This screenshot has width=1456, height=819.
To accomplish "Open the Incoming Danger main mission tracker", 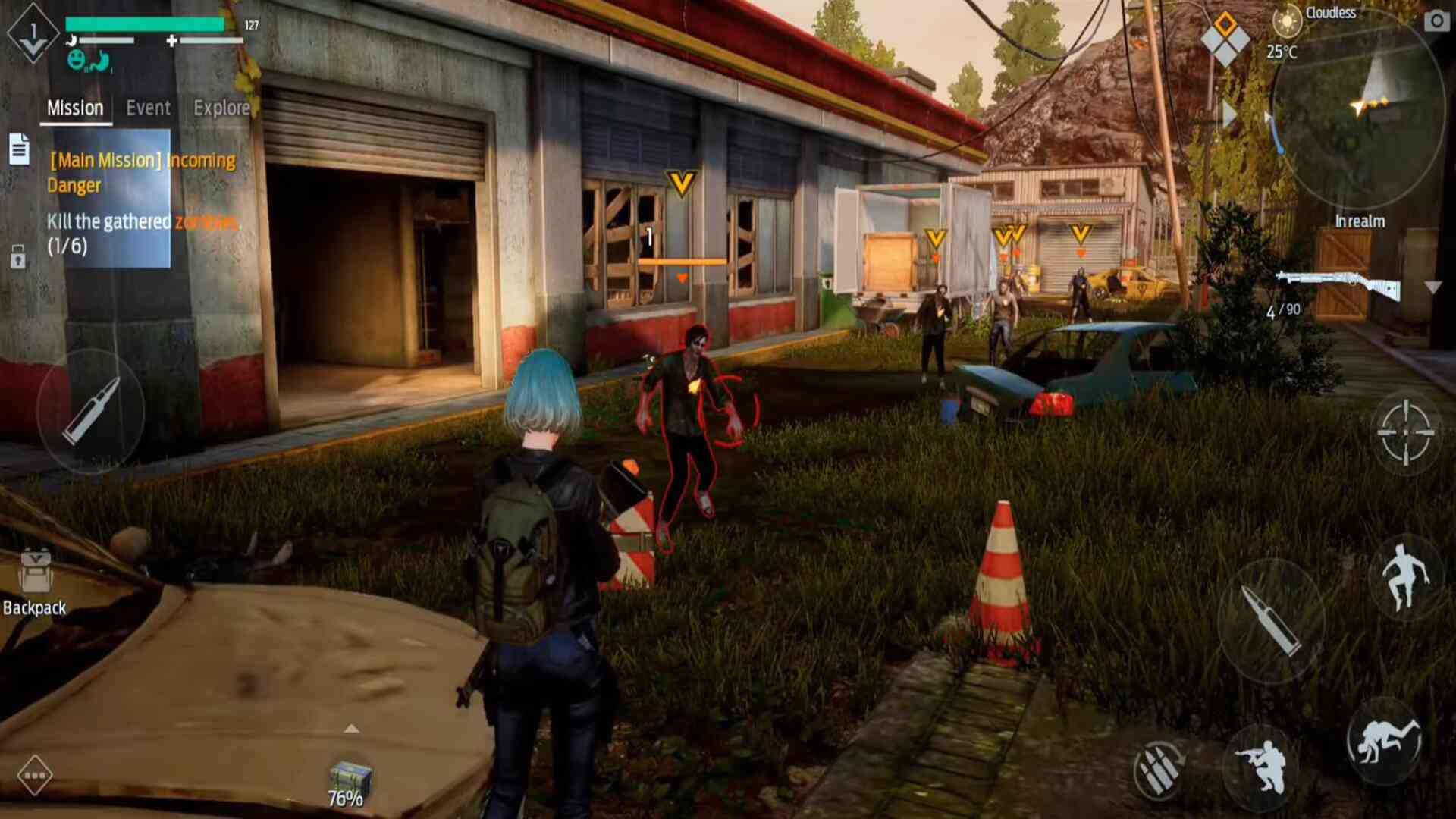I will pyautogui.click(x=141, y=173).
